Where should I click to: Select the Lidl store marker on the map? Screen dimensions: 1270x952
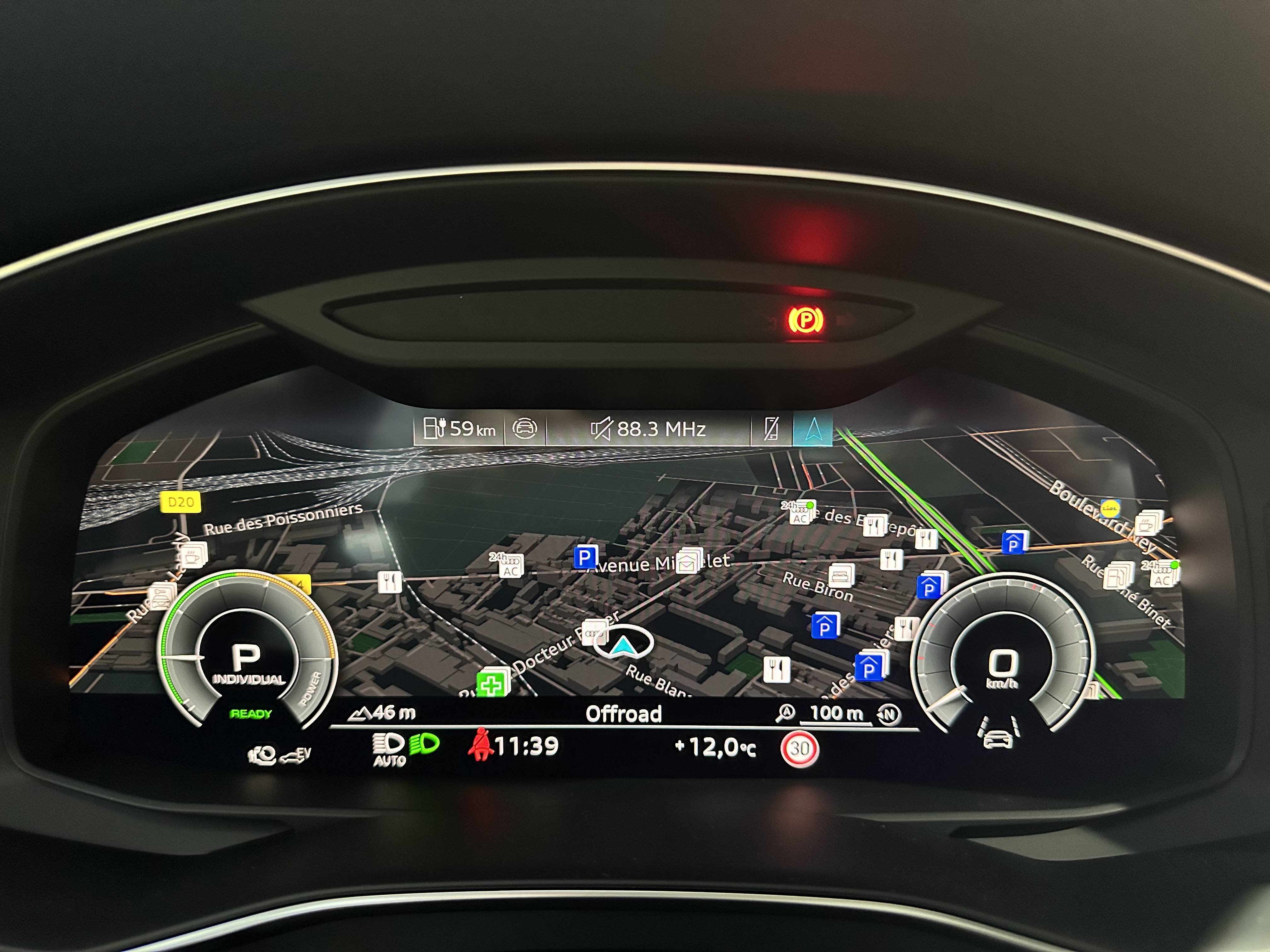tap(1110, 508)
